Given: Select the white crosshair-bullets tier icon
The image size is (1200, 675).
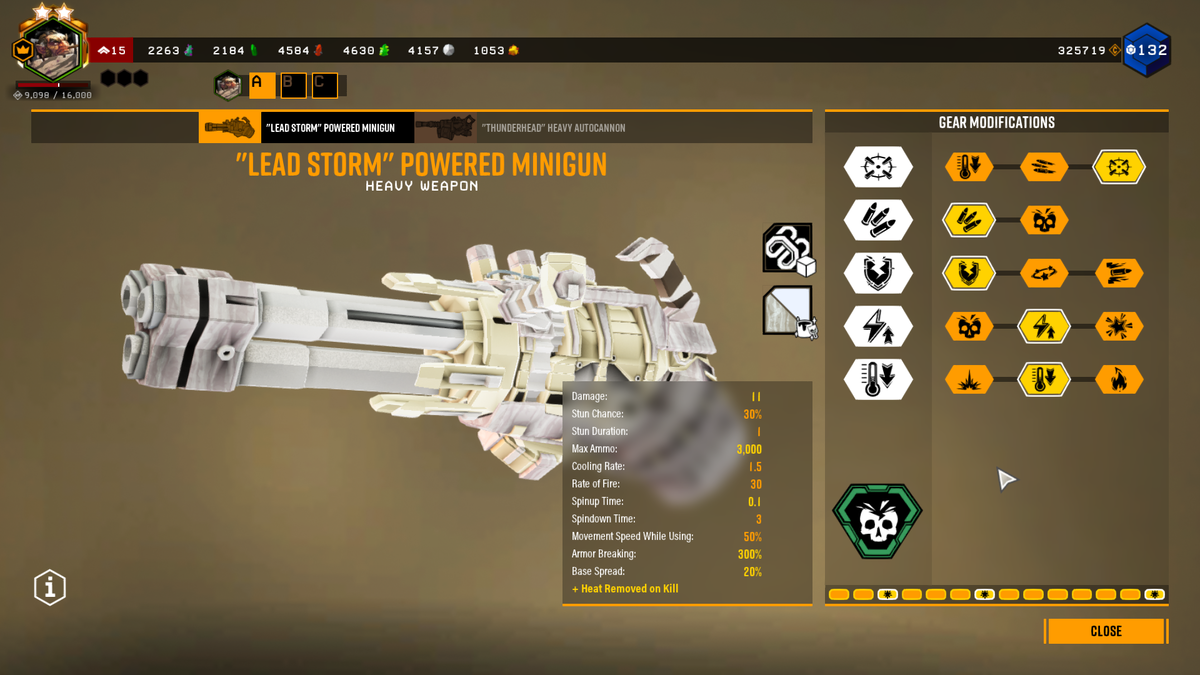Looking at the screenshot, I should tap(878, 167).
